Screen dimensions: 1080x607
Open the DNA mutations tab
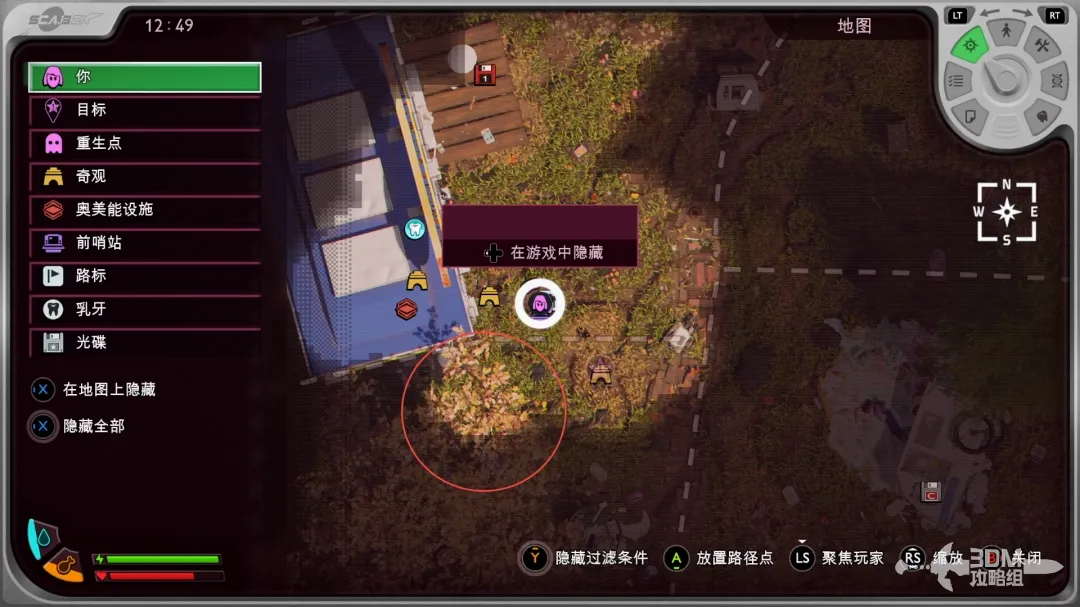point(1055,81)
